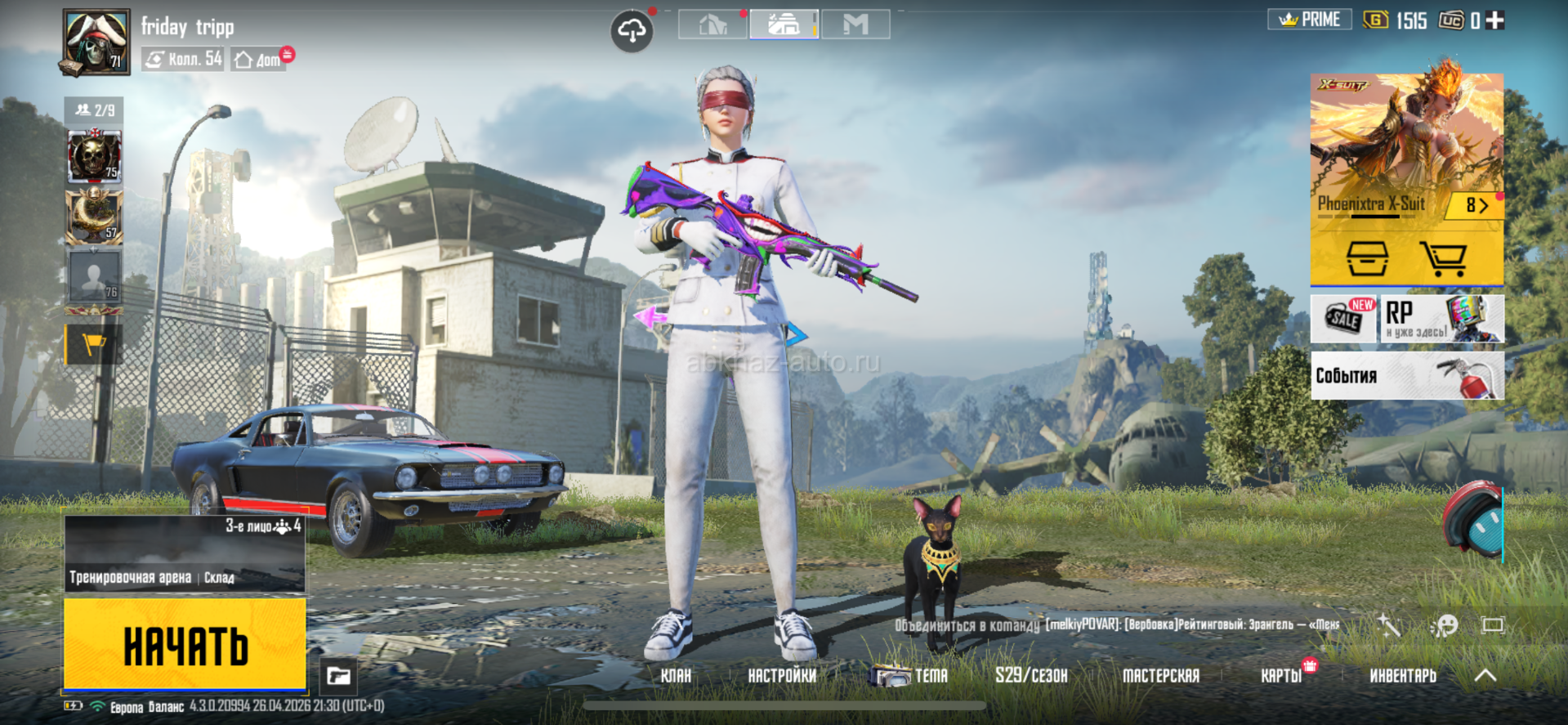Open the ТЕМА theme menu
The height and width of the screenshot is (725, 1568).
click(910, 676)
